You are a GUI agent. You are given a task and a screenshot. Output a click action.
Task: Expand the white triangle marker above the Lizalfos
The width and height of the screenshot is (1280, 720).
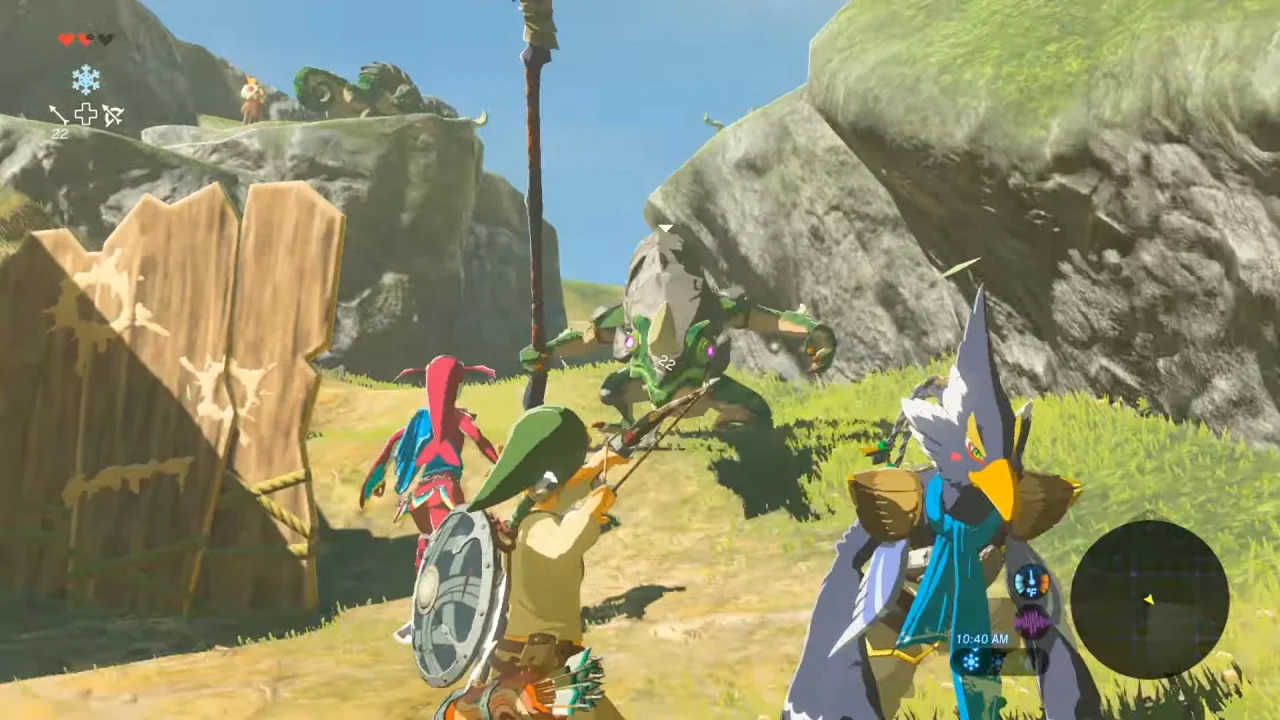[x=663, y=228]
